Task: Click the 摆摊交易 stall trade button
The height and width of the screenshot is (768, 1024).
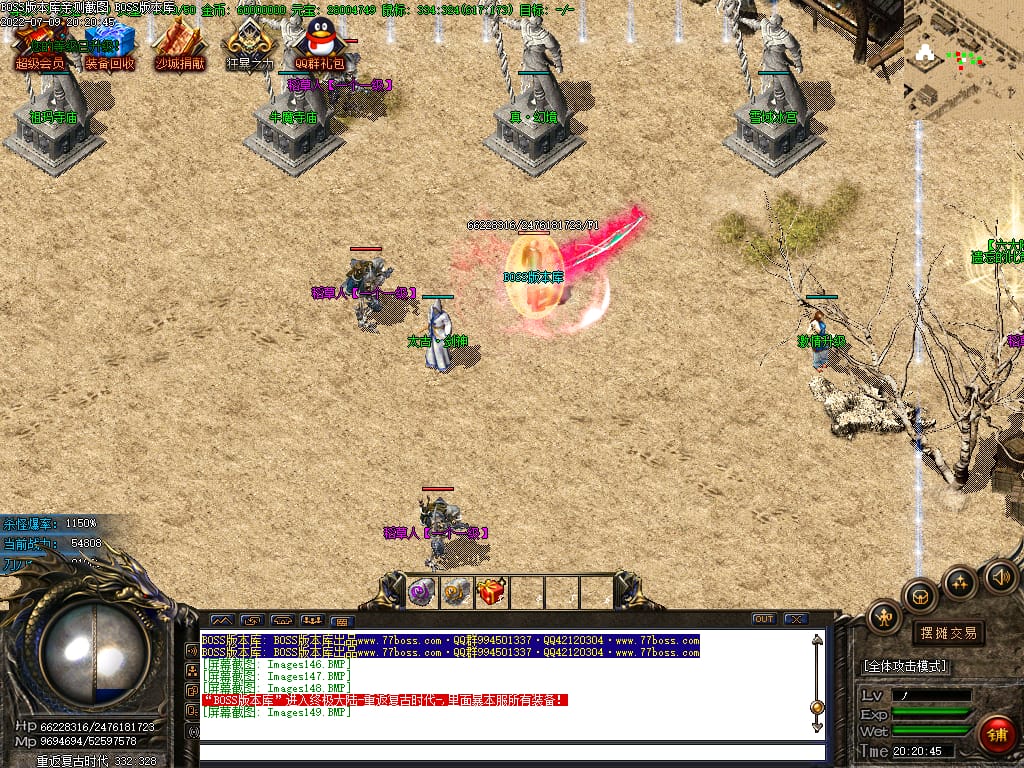Action: click(x=947, y=633)
